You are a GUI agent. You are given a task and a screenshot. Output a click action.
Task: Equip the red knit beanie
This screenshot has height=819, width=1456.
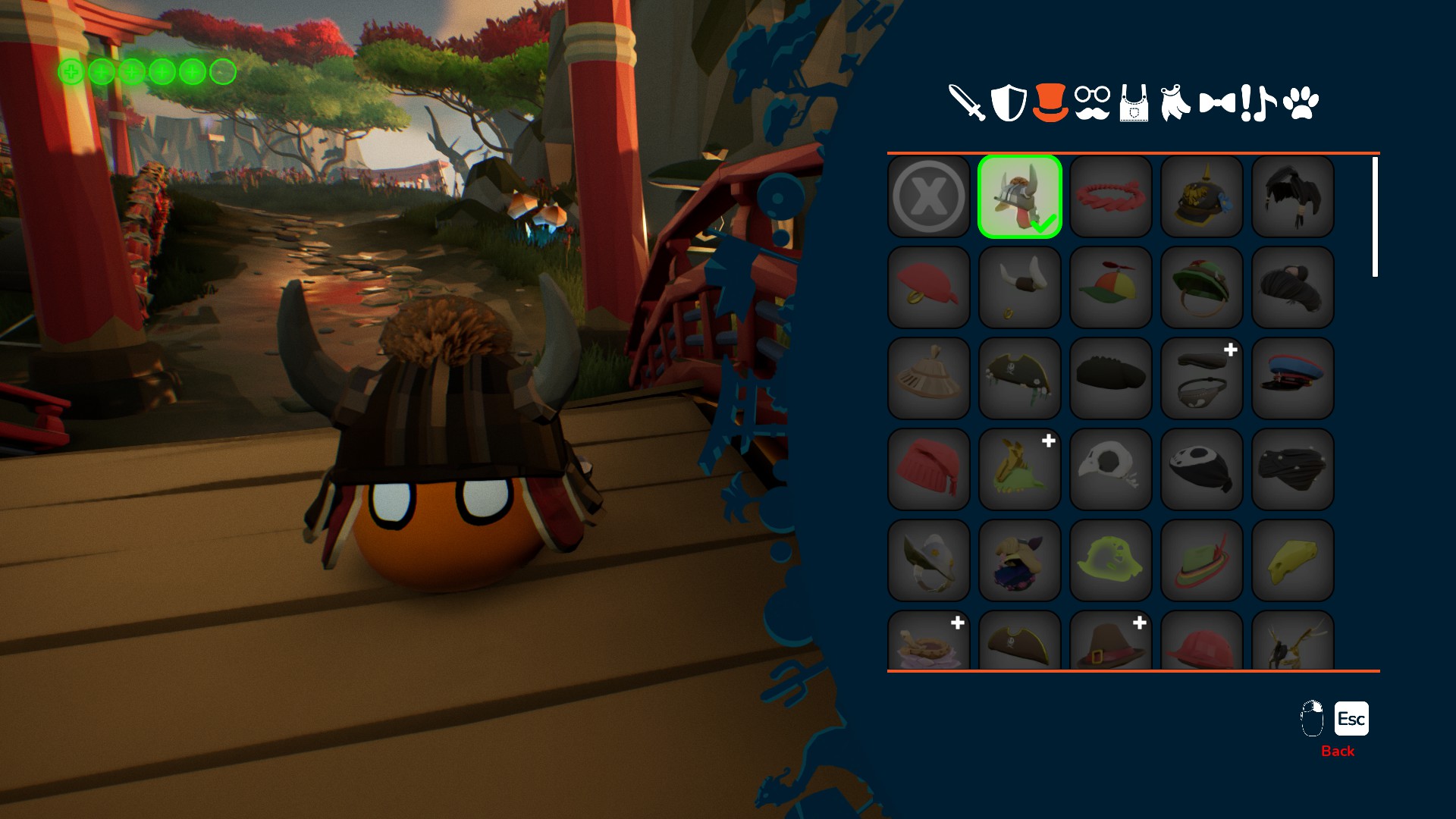[x=929, y=469]
